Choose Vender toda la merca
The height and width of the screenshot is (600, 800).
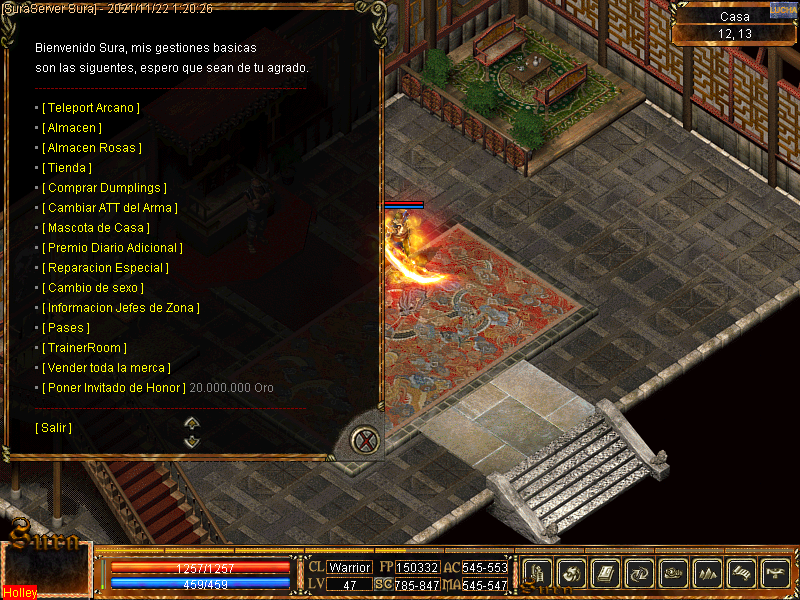click(106, 368)
